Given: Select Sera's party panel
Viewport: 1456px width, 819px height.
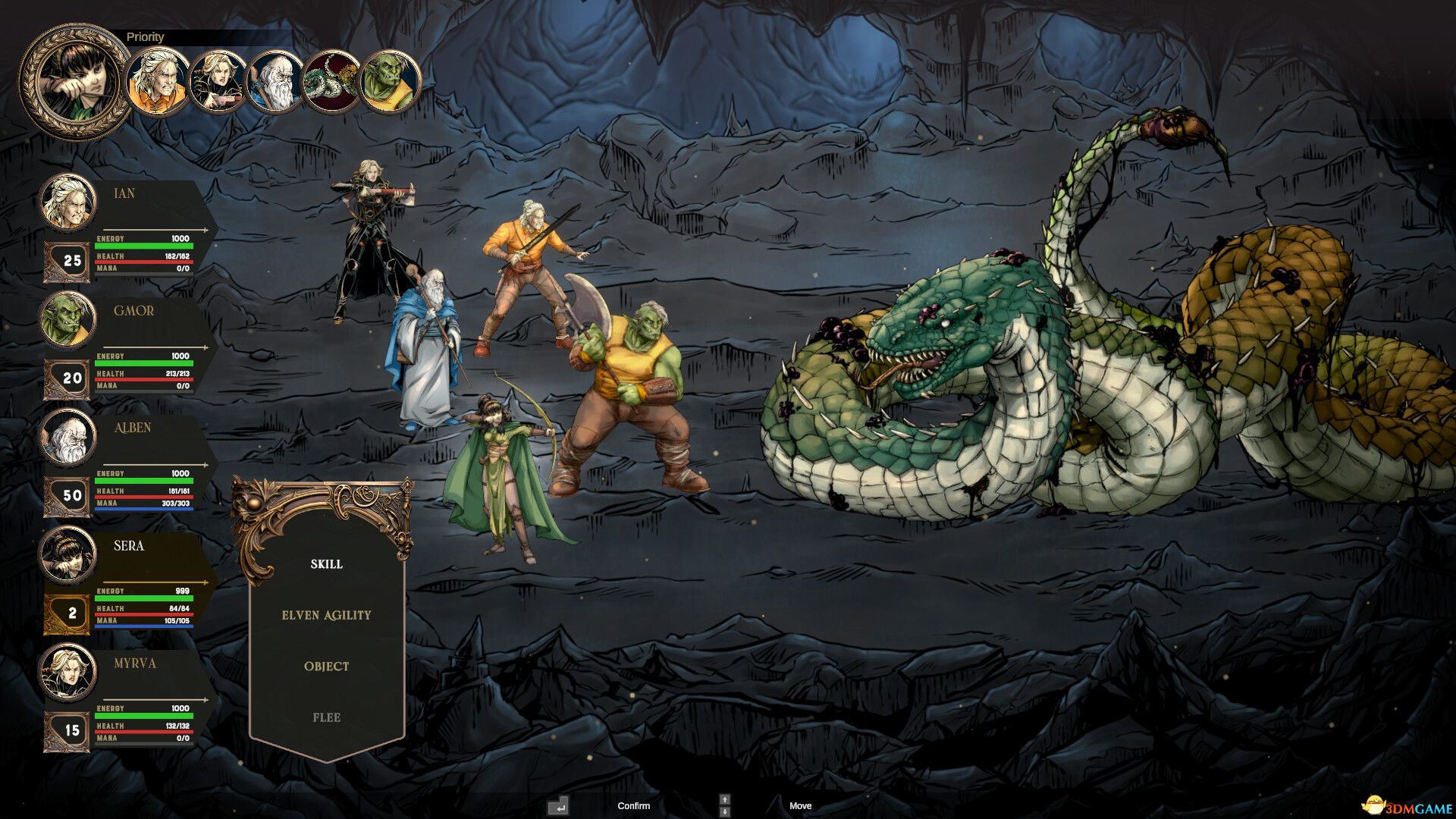Looking at the screenshot, I should tap(125, 580).
